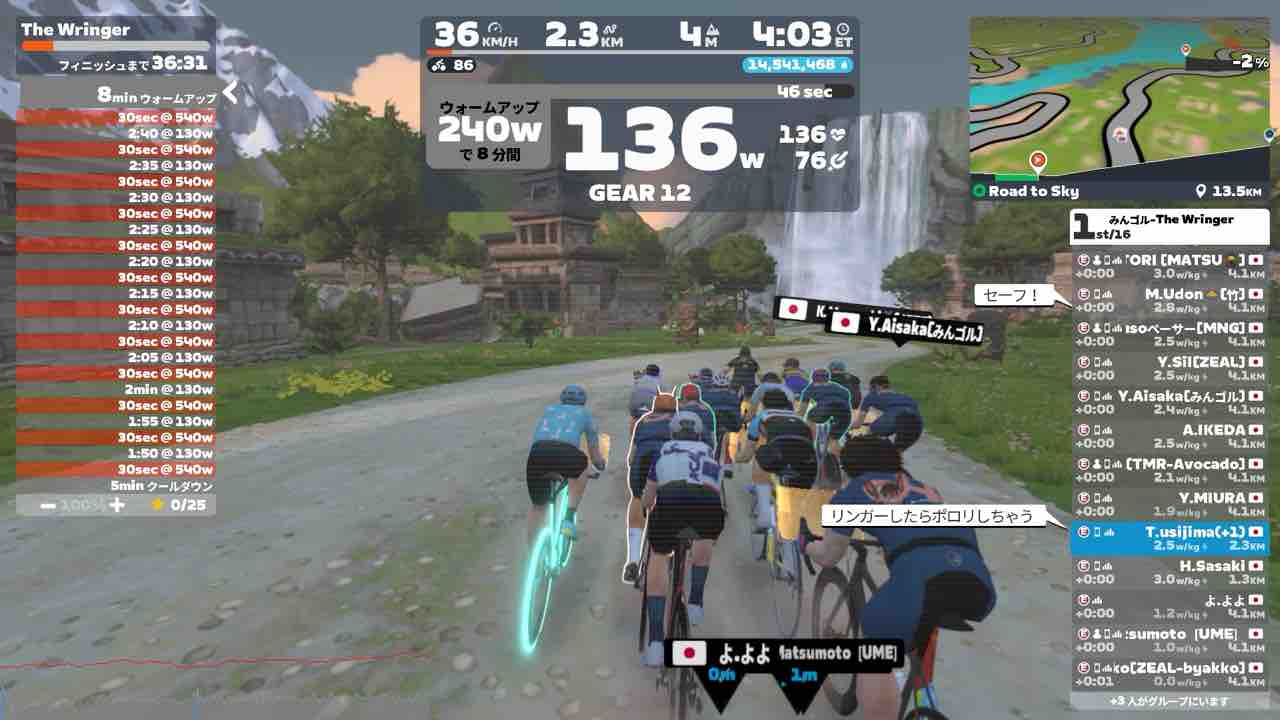Viewport: 1280px width, 720px height.
Task: Select the [ZEAL-byakko] rider row
Action: [x=1169, y=674]
